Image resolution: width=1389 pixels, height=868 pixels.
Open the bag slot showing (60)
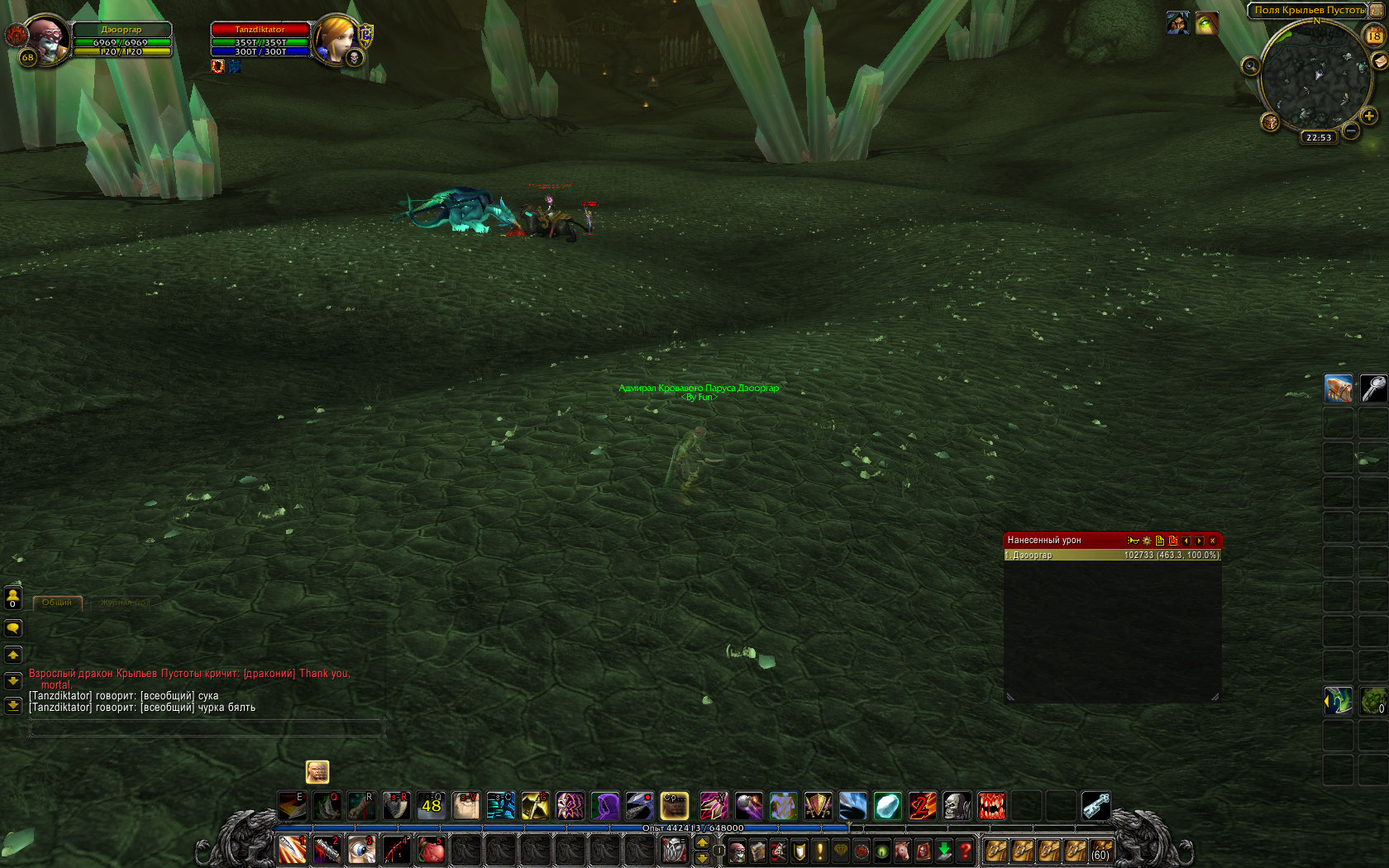pos(1100,851)
